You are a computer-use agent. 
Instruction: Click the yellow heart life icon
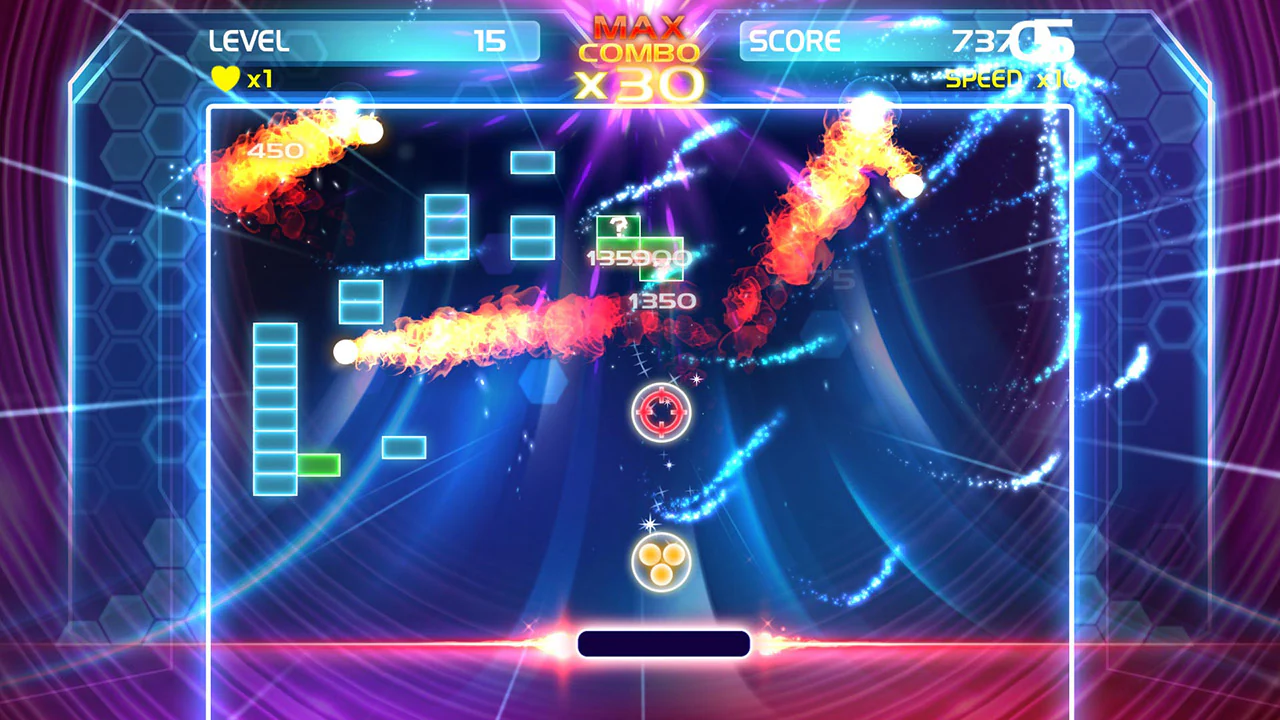(226, 78)
